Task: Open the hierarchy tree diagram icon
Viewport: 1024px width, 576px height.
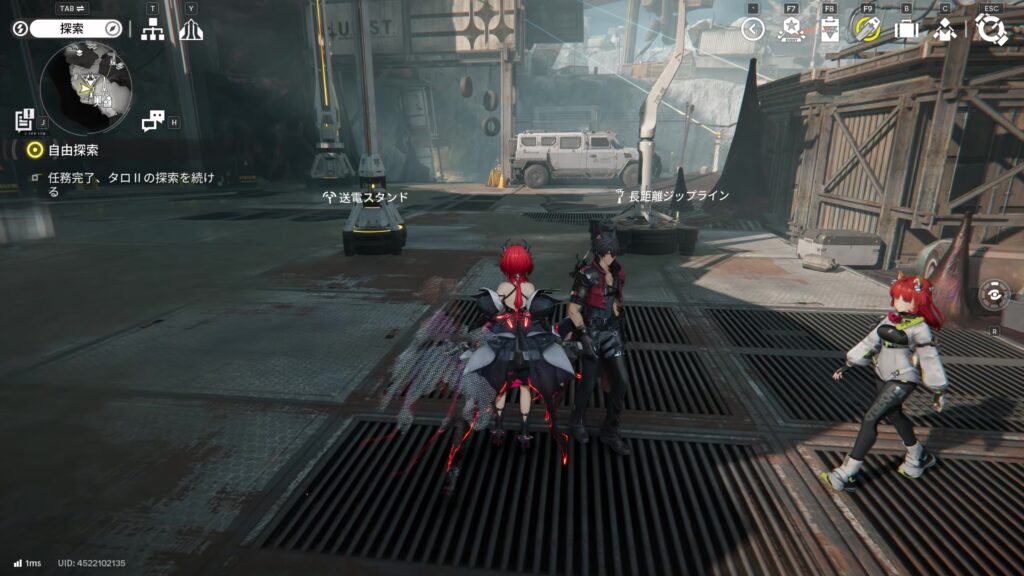Action: tap(152, 30)
